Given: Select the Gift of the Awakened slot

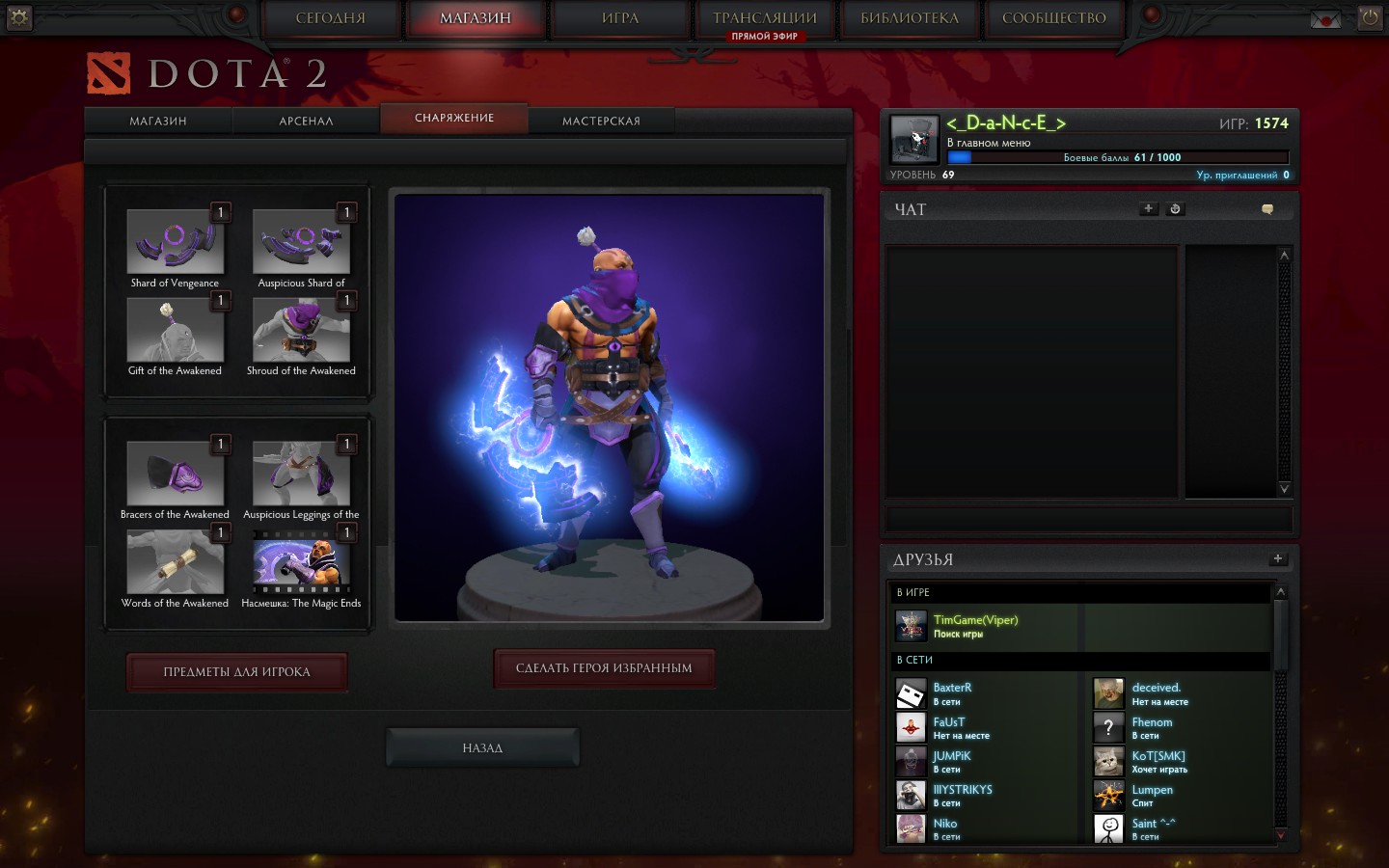Looking at the screenshot, I should [x=176, y=330].
